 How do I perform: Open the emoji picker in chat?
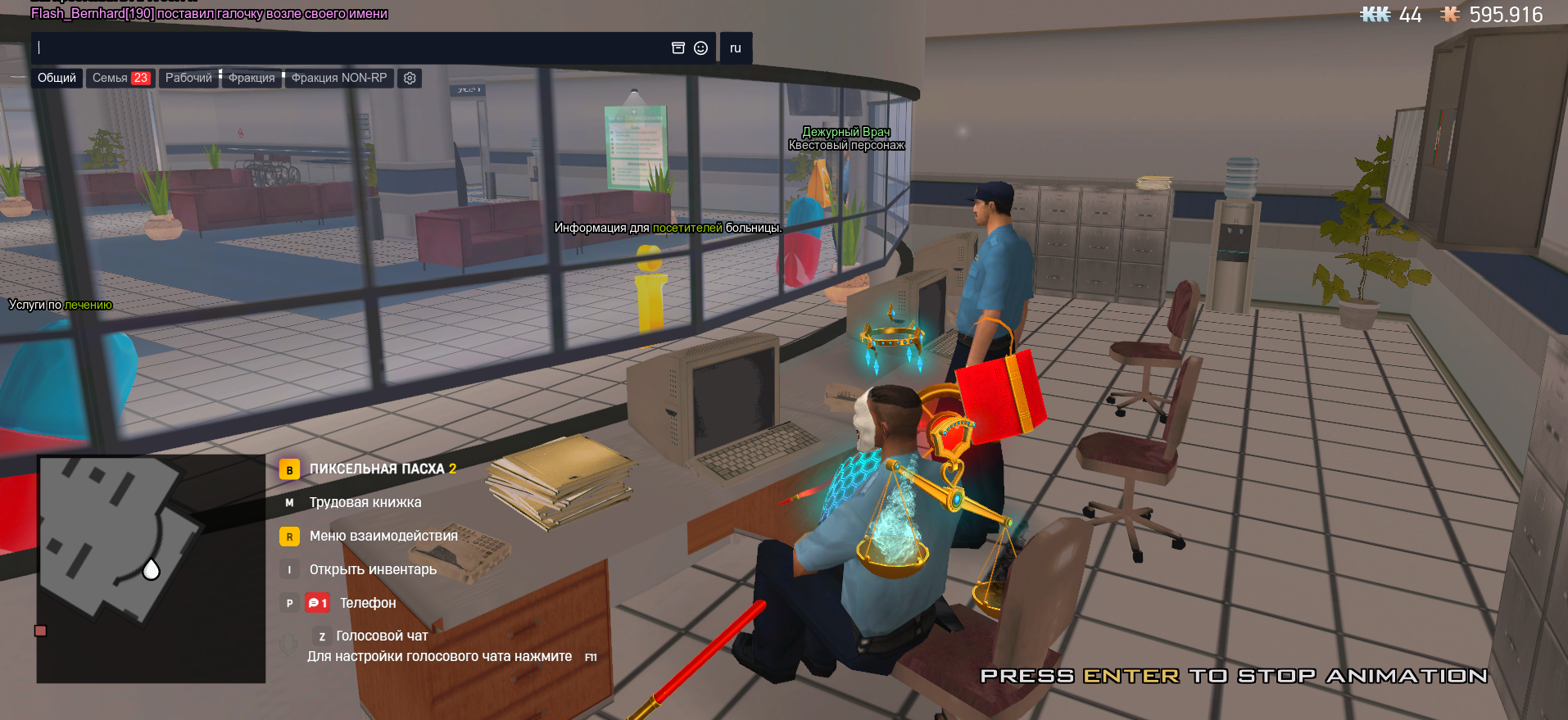(700, 48)
